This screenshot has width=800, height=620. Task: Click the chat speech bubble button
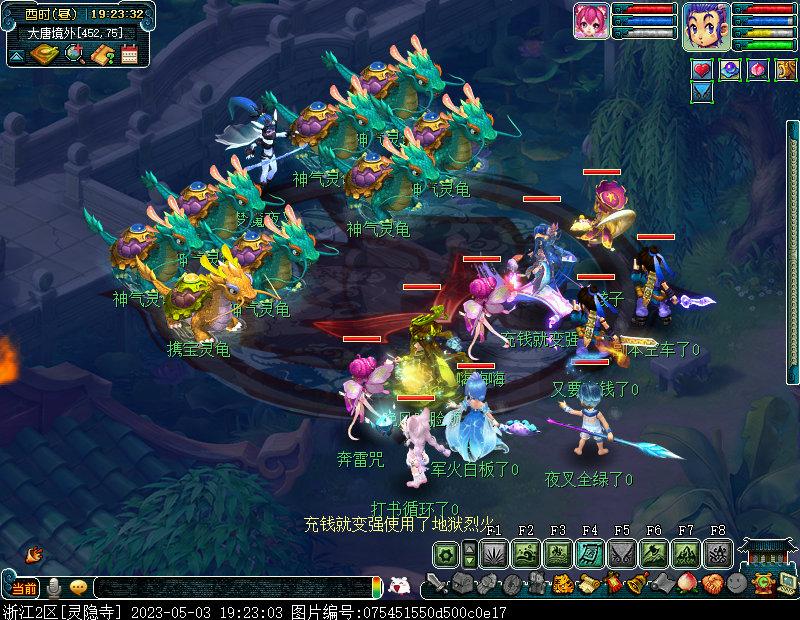click(78, 587)
